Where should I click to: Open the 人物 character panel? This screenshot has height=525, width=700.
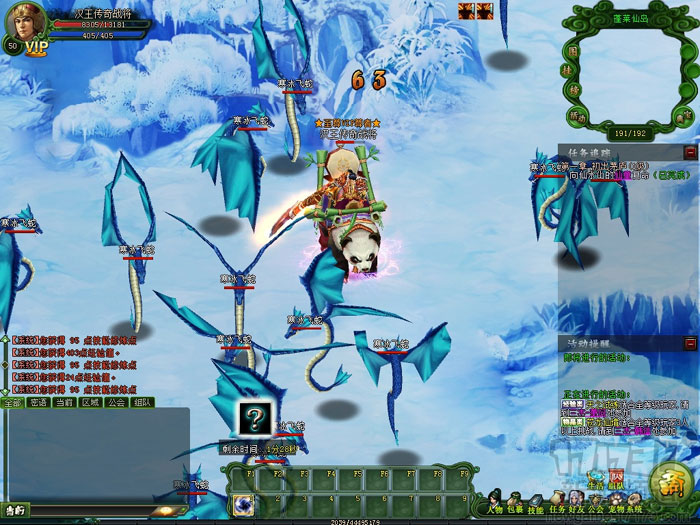494,501
